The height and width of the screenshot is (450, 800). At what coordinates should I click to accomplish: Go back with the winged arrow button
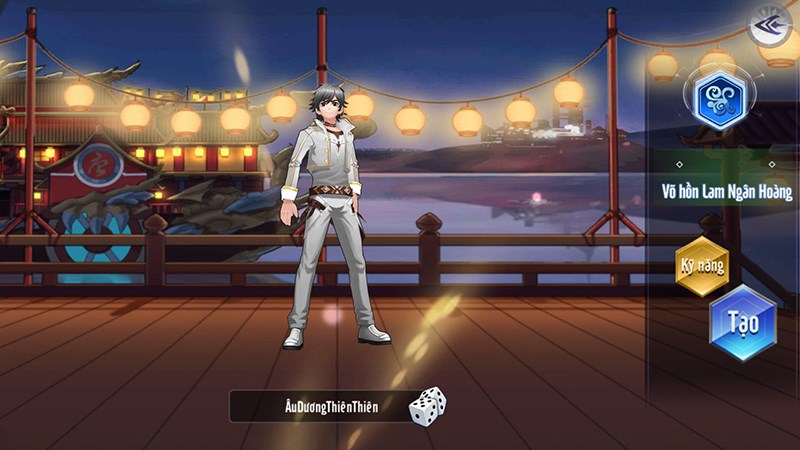(x=772, y=25)
